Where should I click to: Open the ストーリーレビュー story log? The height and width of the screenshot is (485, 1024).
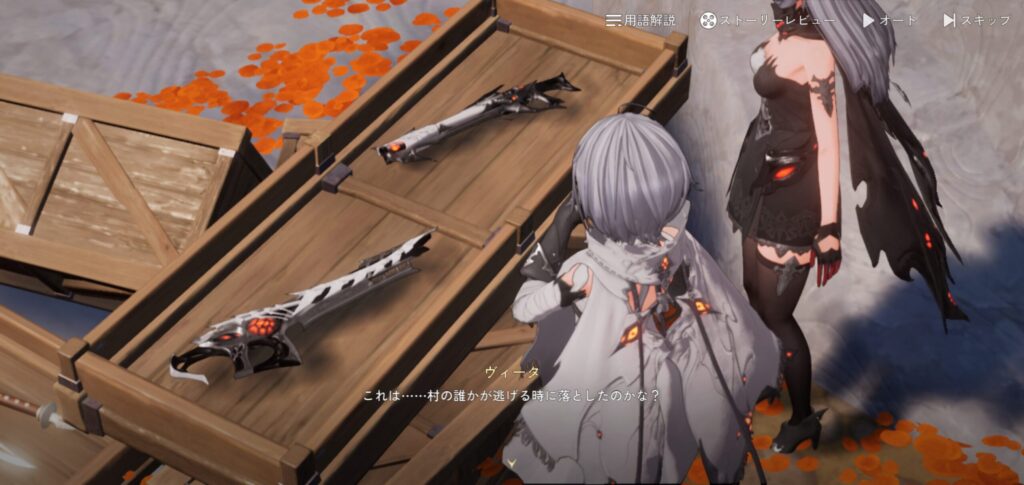click(x=767, y=20)
